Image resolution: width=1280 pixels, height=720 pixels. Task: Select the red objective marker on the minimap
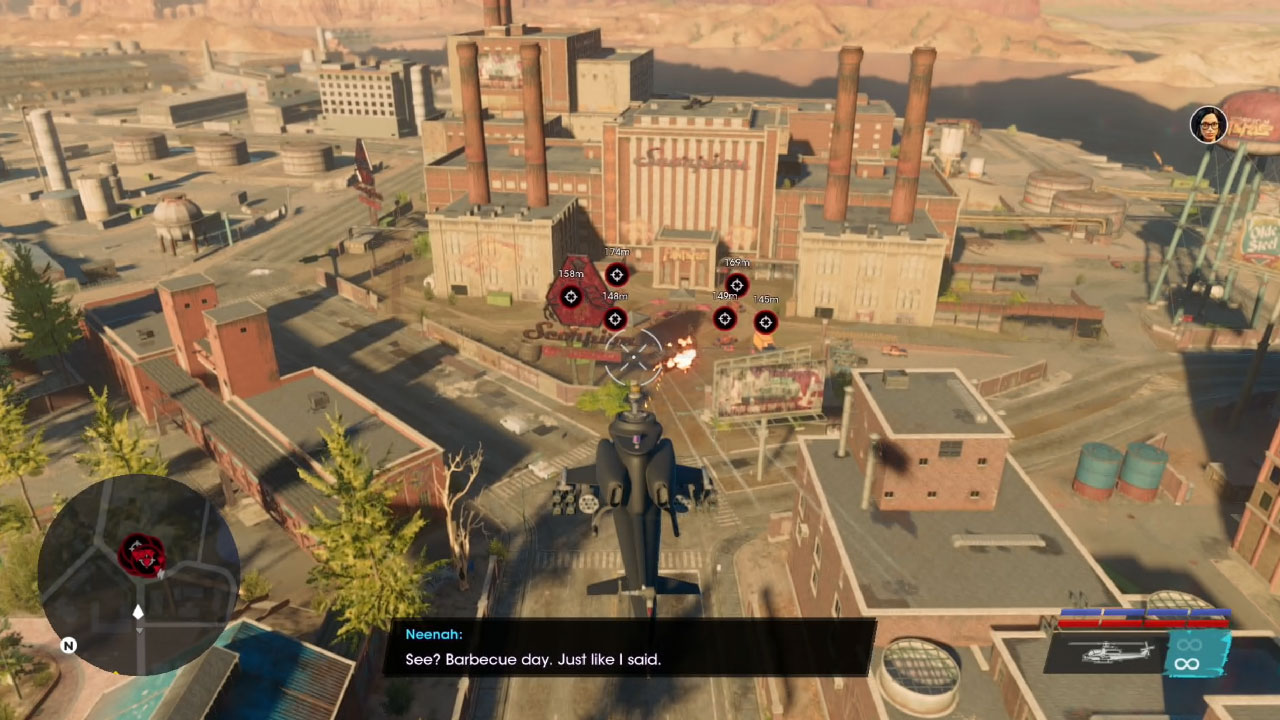click(142, 555)
